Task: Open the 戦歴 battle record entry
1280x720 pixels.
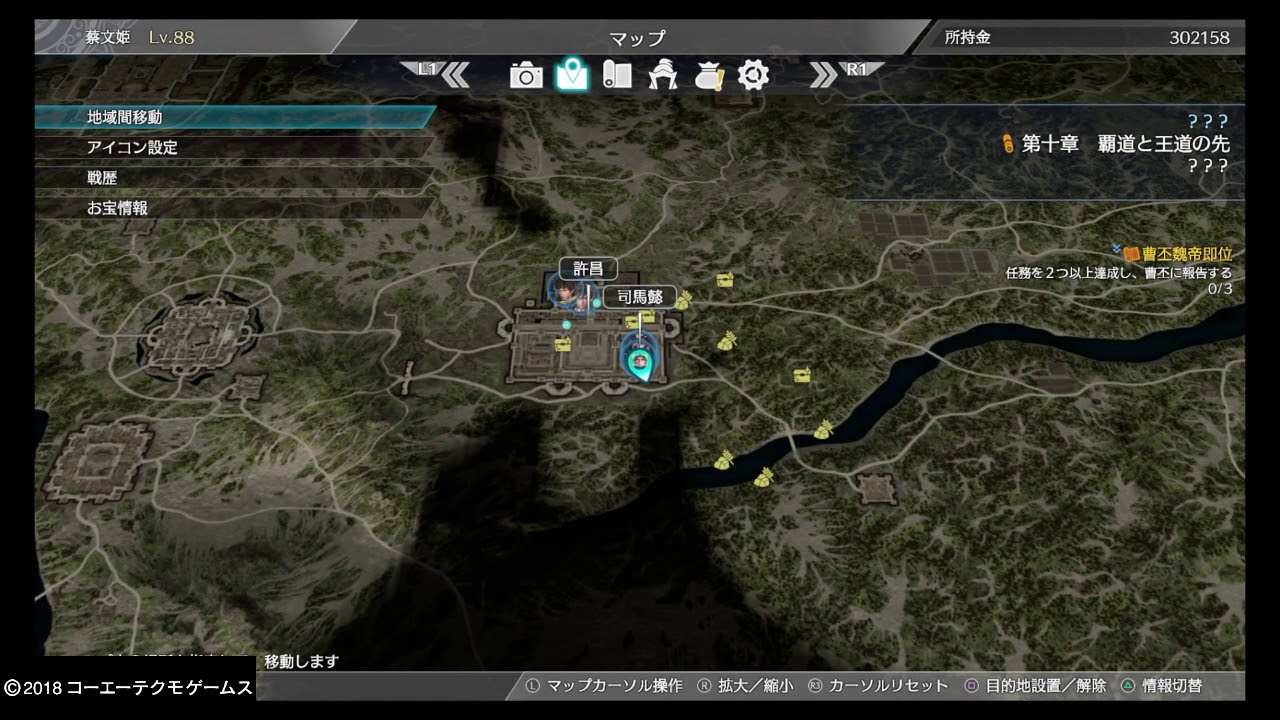Action: [102, 178]
